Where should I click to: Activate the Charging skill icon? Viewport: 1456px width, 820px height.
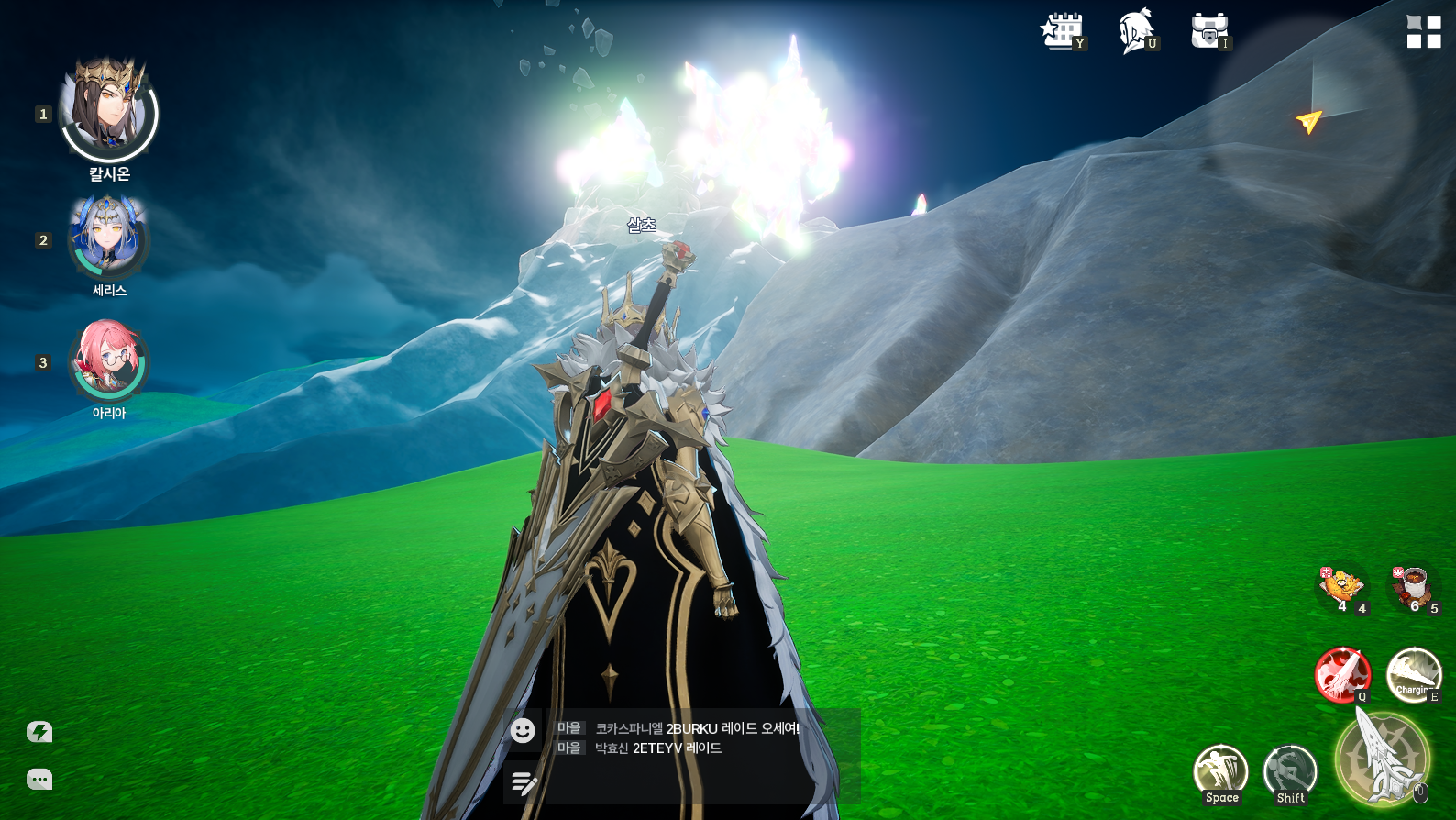pos(1413,675)
